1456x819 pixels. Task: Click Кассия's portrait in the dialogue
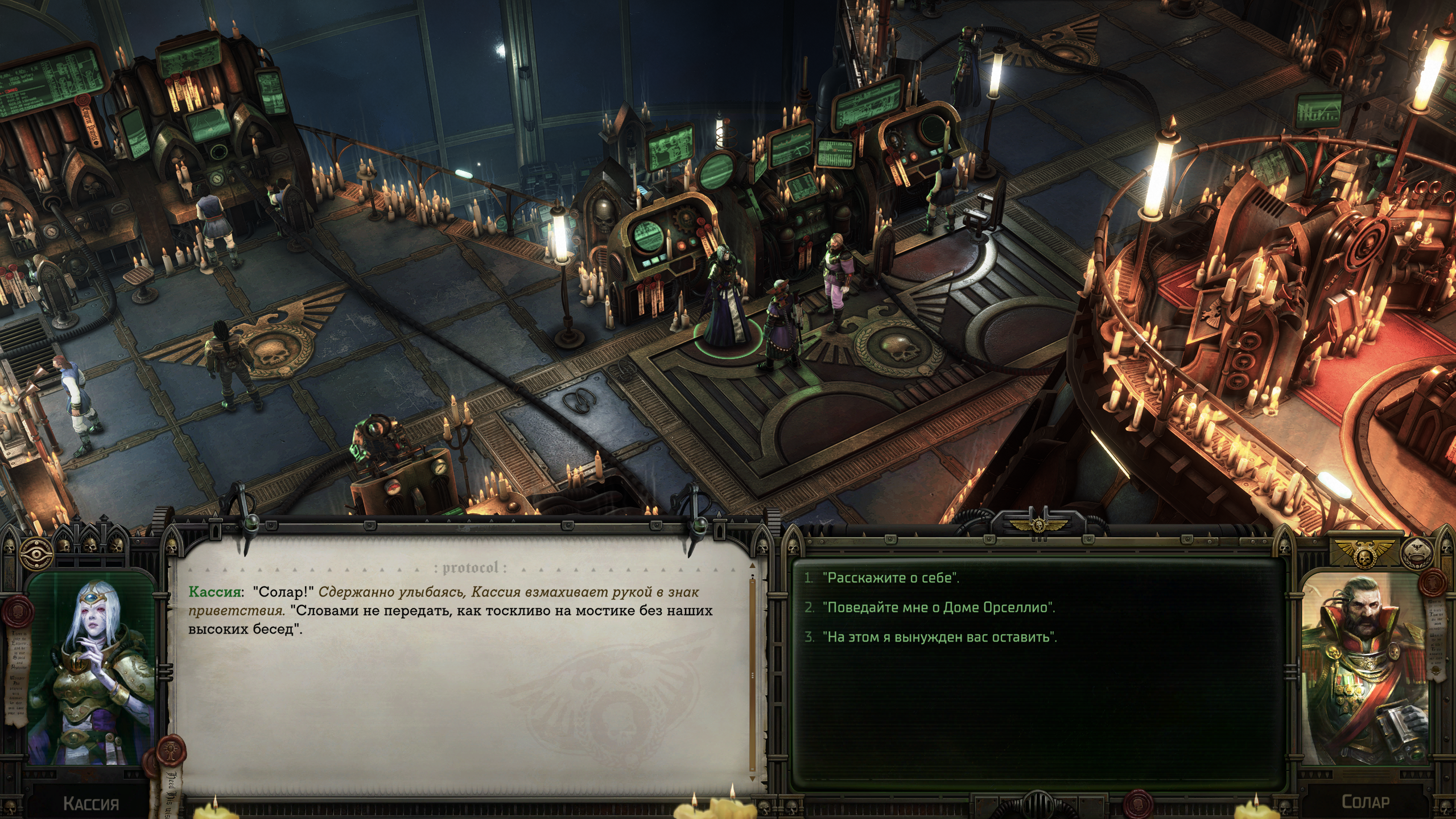91,672
